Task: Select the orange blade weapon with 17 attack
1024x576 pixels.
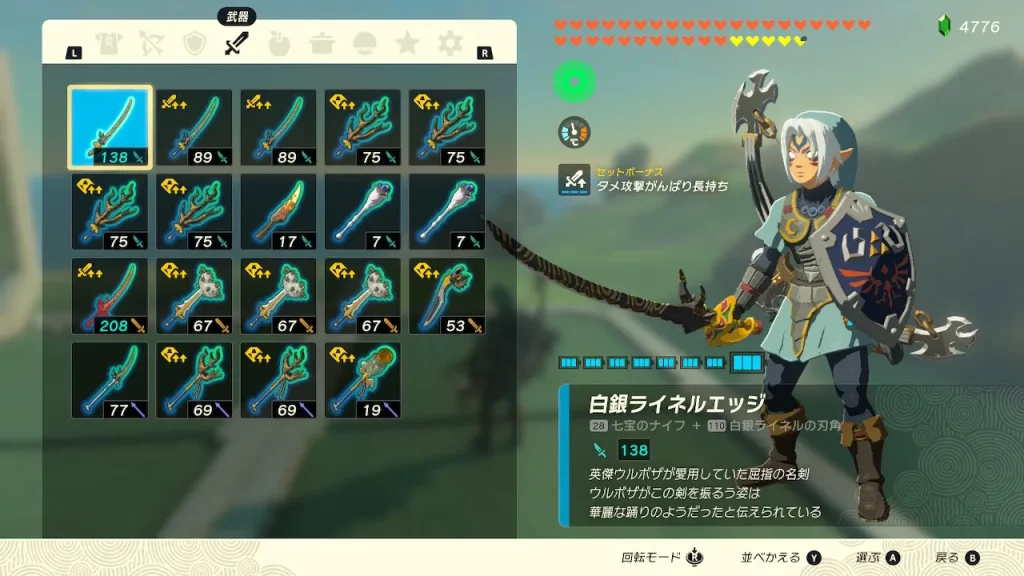Action: [x=279, y=211]
